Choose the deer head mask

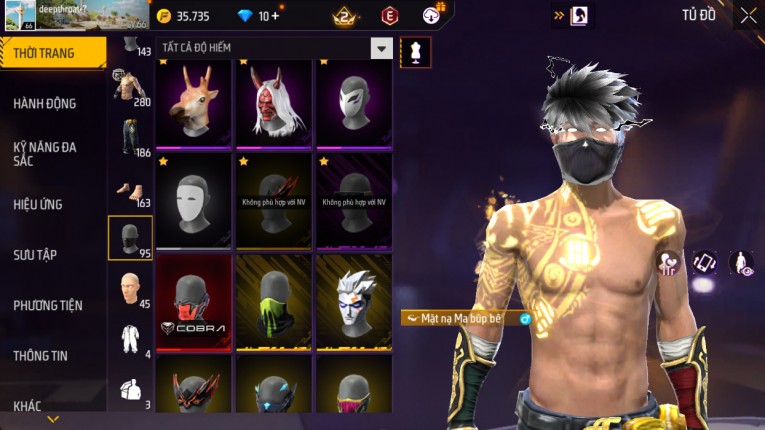194,104
